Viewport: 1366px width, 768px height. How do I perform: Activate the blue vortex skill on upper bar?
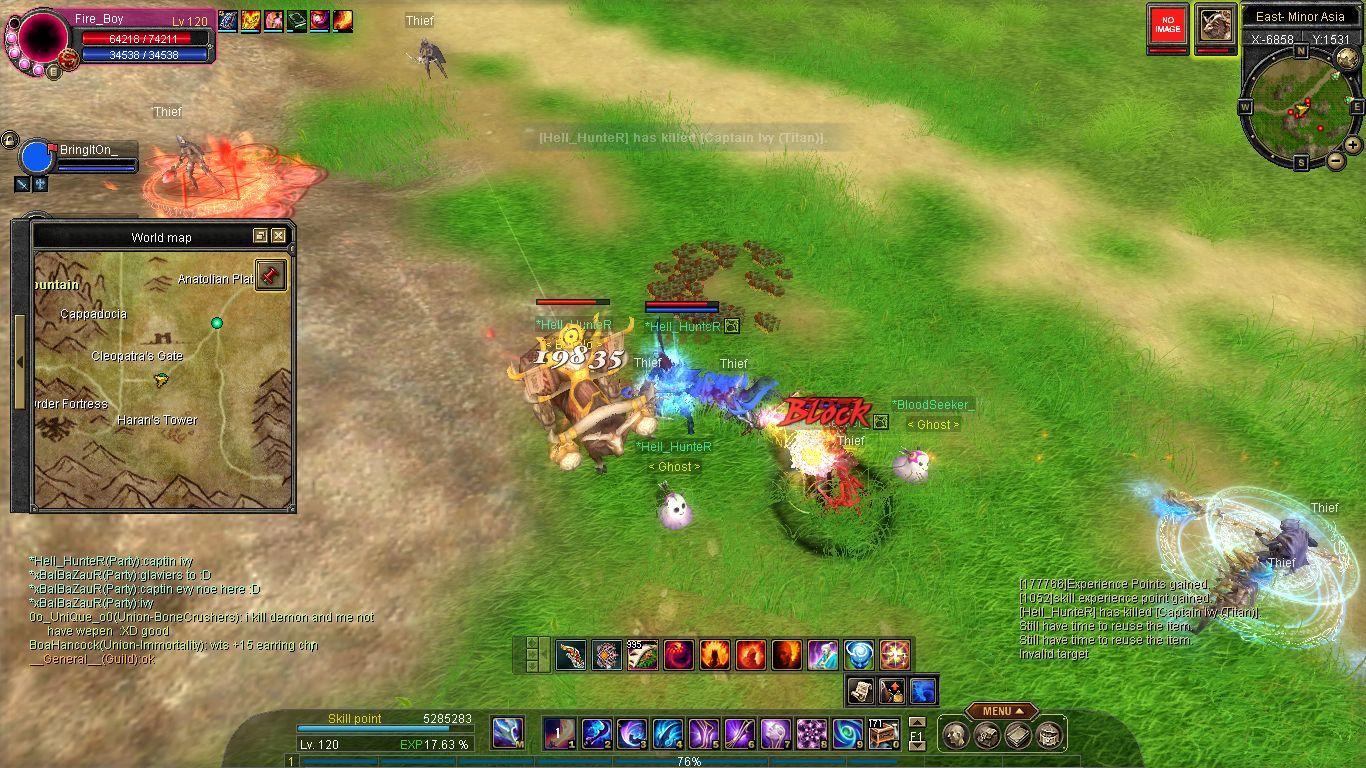click(x=859, y=655)
